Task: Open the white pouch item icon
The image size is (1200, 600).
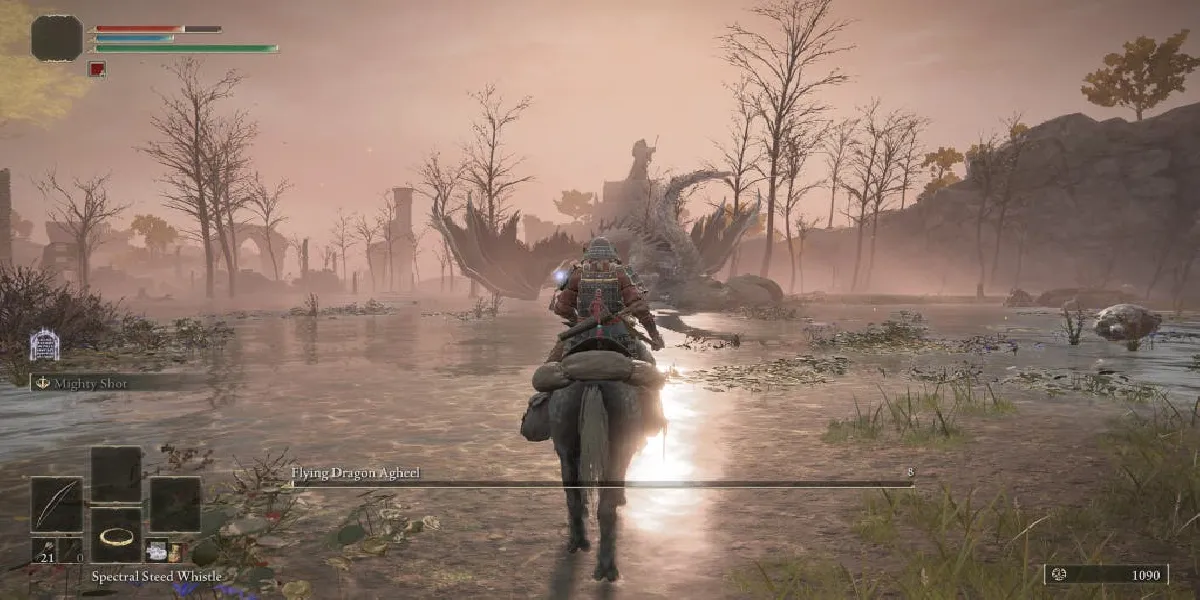Action: [156, 550]
